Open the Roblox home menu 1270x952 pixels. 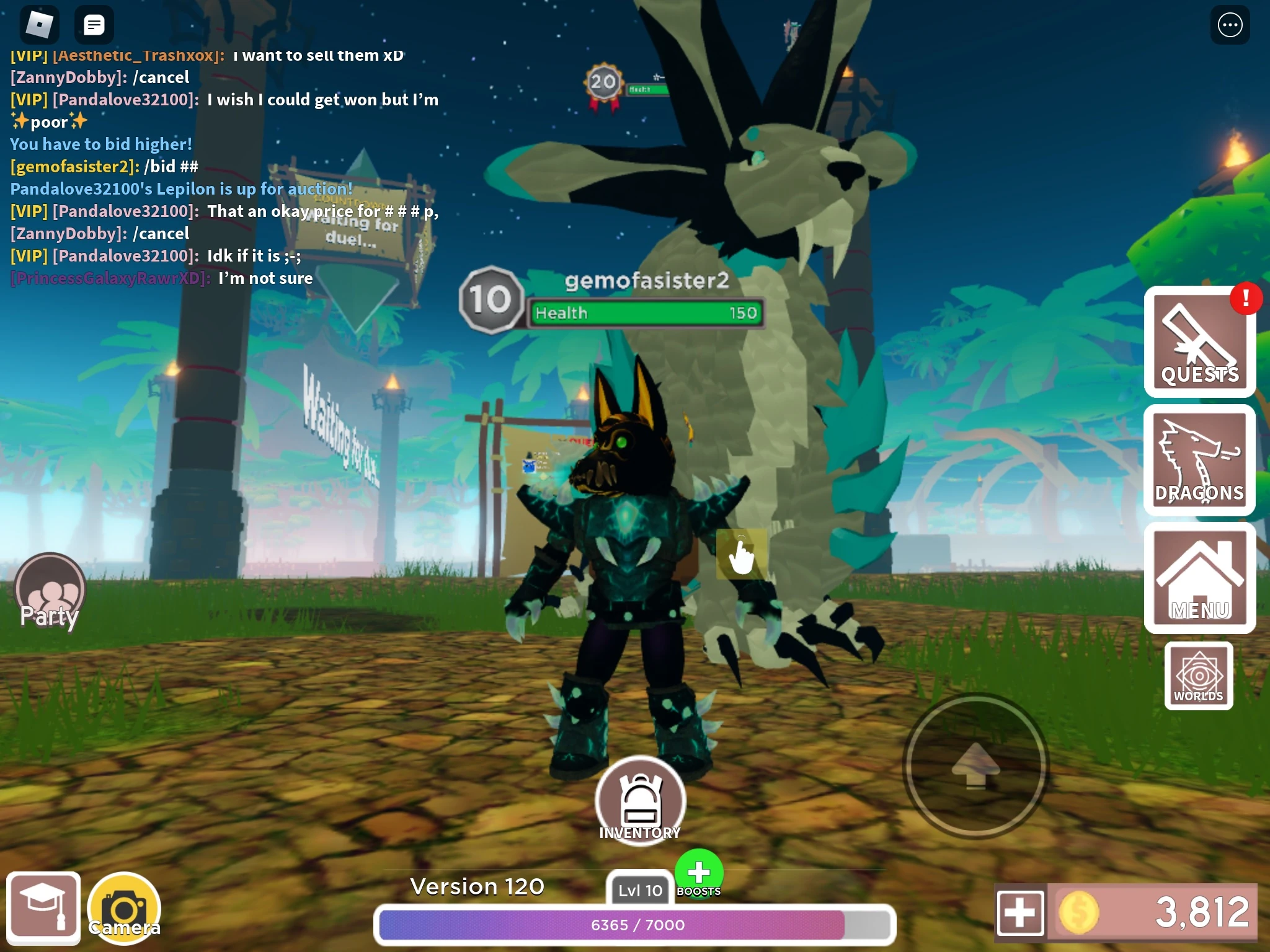pyautogui.click(x=39, y=24)
